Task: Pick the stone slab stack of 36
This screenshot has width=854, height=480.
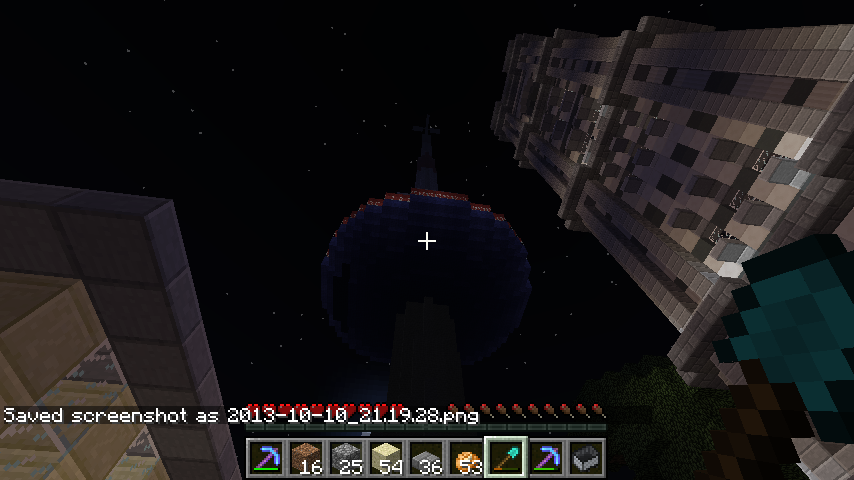Action: pyautogui.click(x=424, y=458)
